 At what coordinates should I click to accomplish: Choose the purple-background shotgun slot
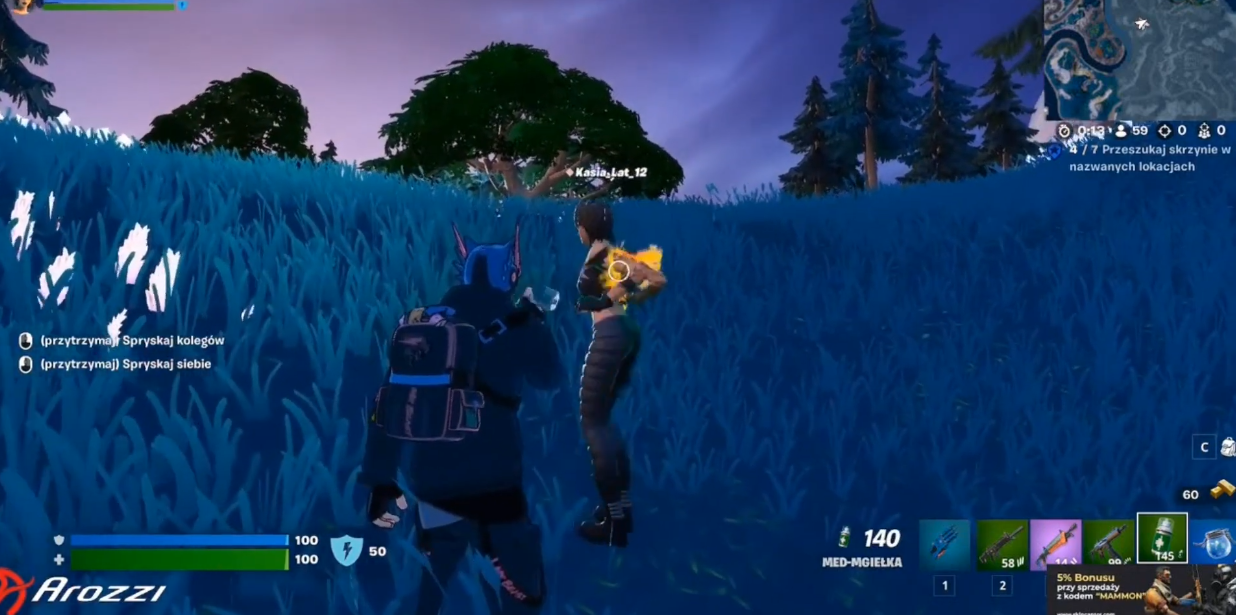point(1055,544)
